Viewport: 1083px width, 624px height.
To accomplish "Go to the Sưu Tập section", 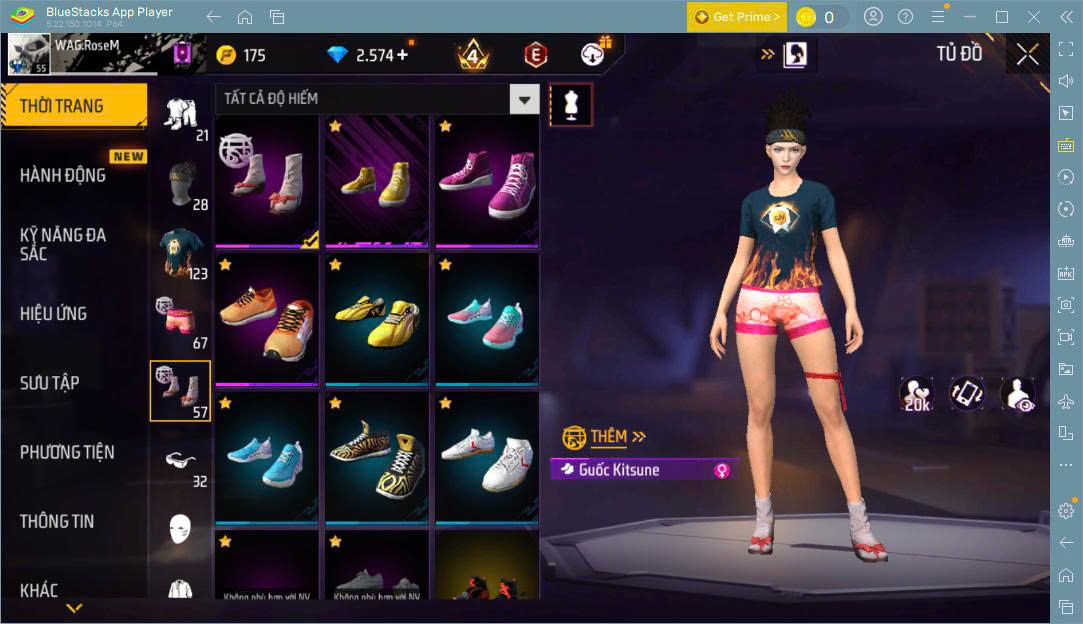I will [50, 383].
